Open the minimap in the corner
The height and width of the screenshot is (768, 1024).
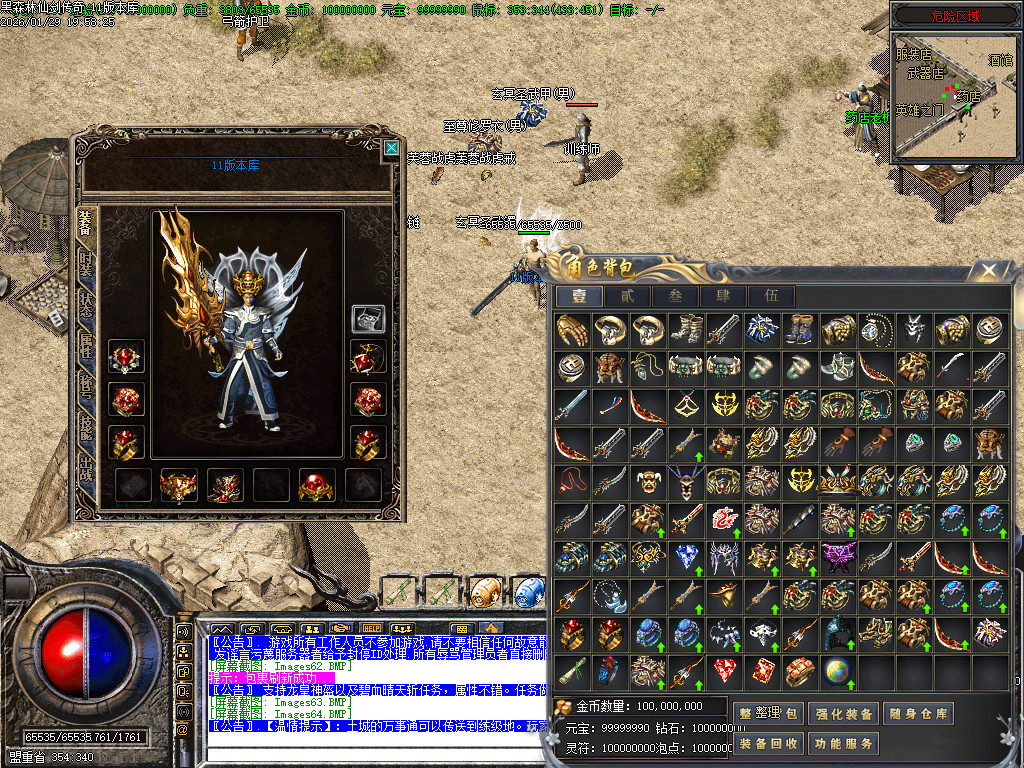955,95
